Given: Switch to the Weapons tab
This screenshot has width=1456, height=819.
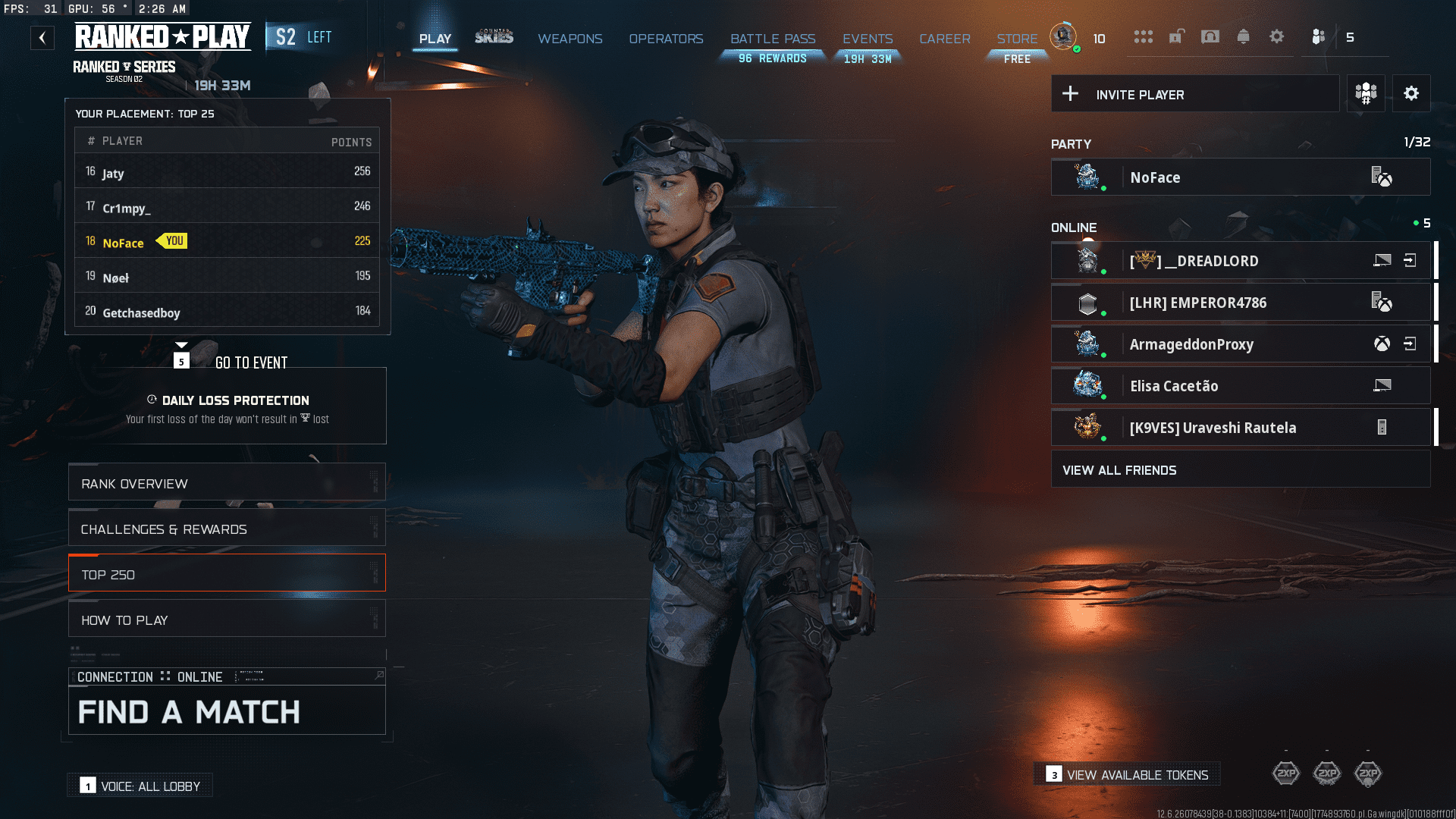Looking at the screenshot, I should (x=570, y=39).
